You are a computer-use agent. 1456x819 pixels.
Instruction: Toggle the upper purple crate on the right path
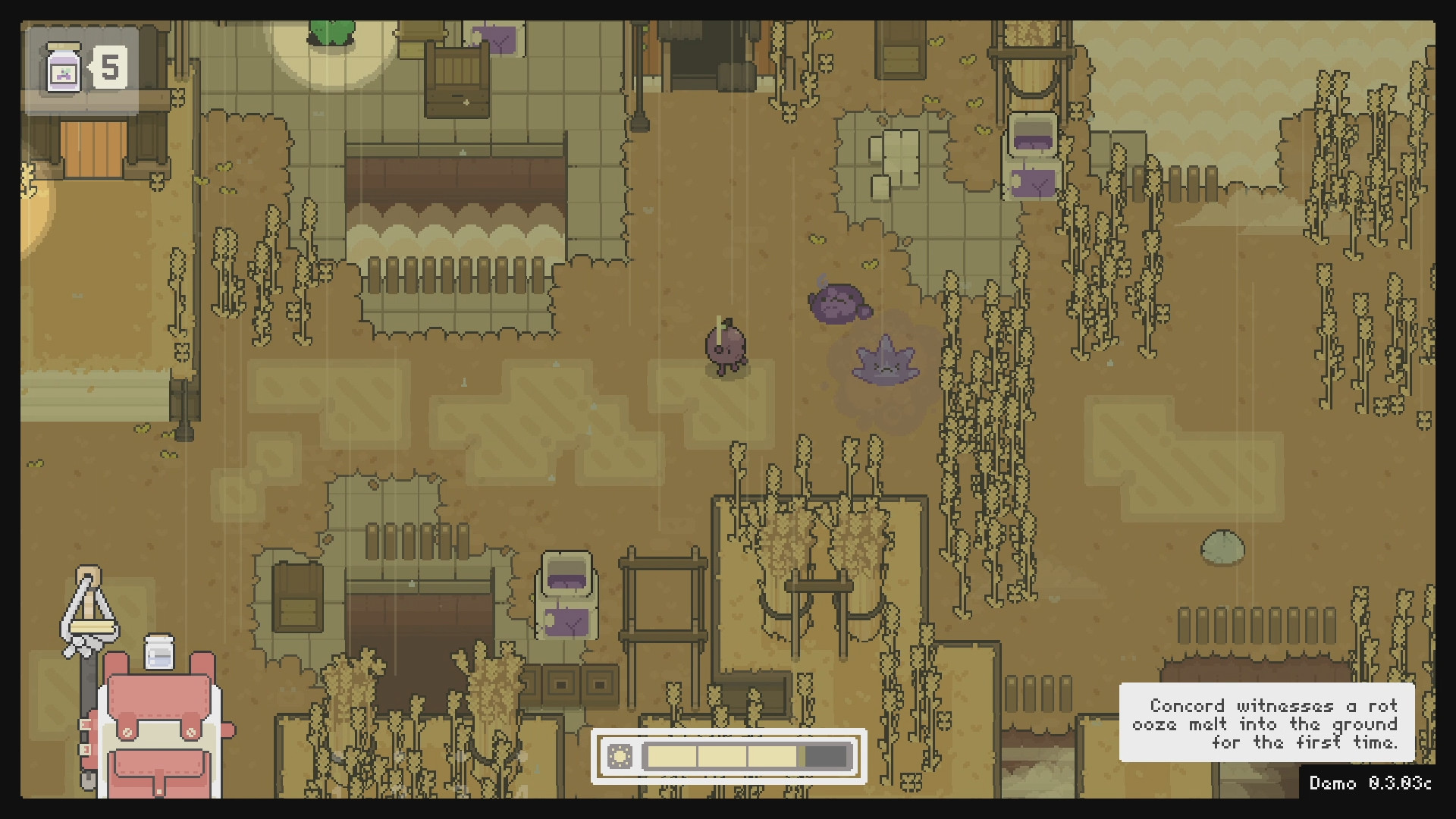[x=1034, y=133]
